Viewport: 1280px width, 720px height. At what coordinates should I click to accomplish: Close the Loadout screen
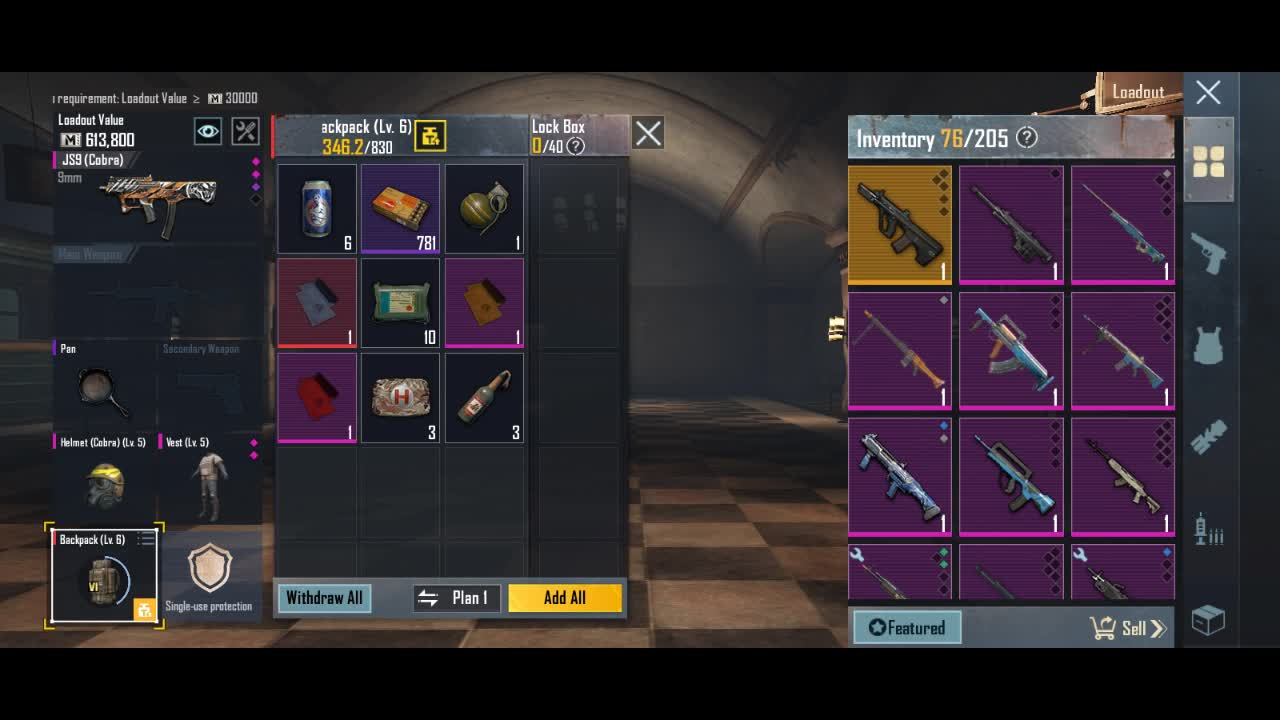[1208, 93]
